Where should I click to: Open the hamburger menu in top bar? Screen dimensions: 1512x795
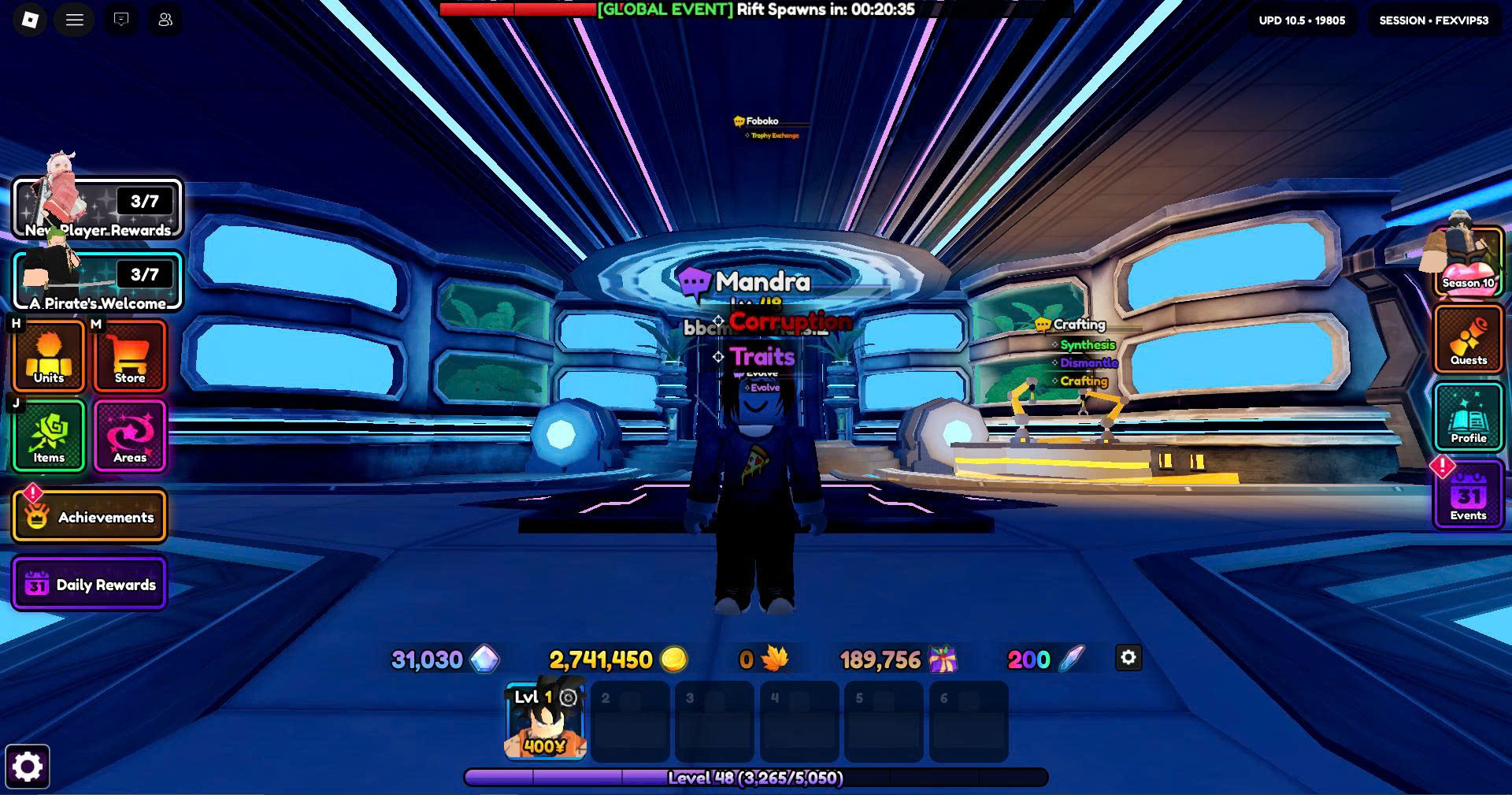click(75, 20)
